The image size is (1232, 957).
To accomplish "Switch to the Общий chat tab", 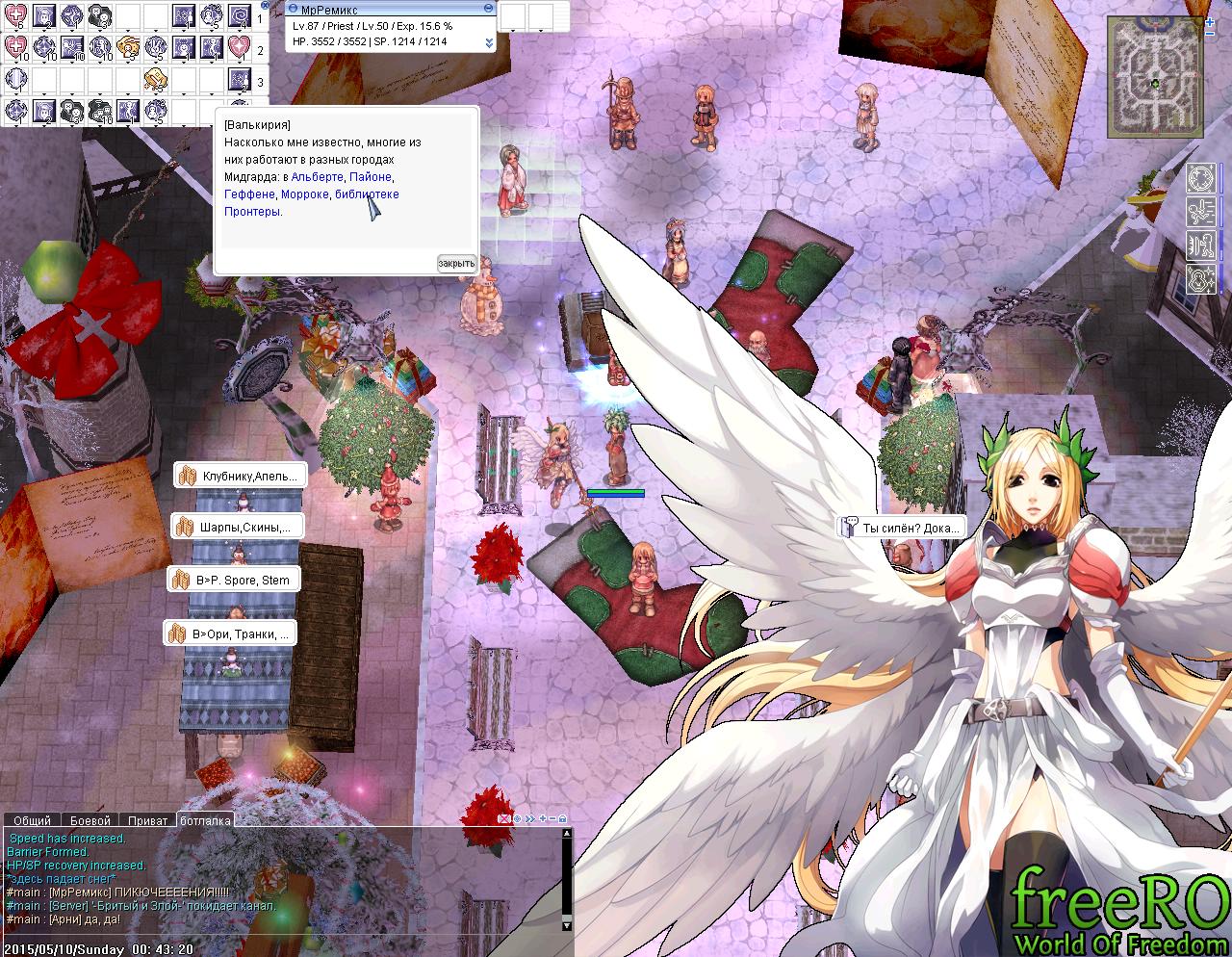I will 32,820.
